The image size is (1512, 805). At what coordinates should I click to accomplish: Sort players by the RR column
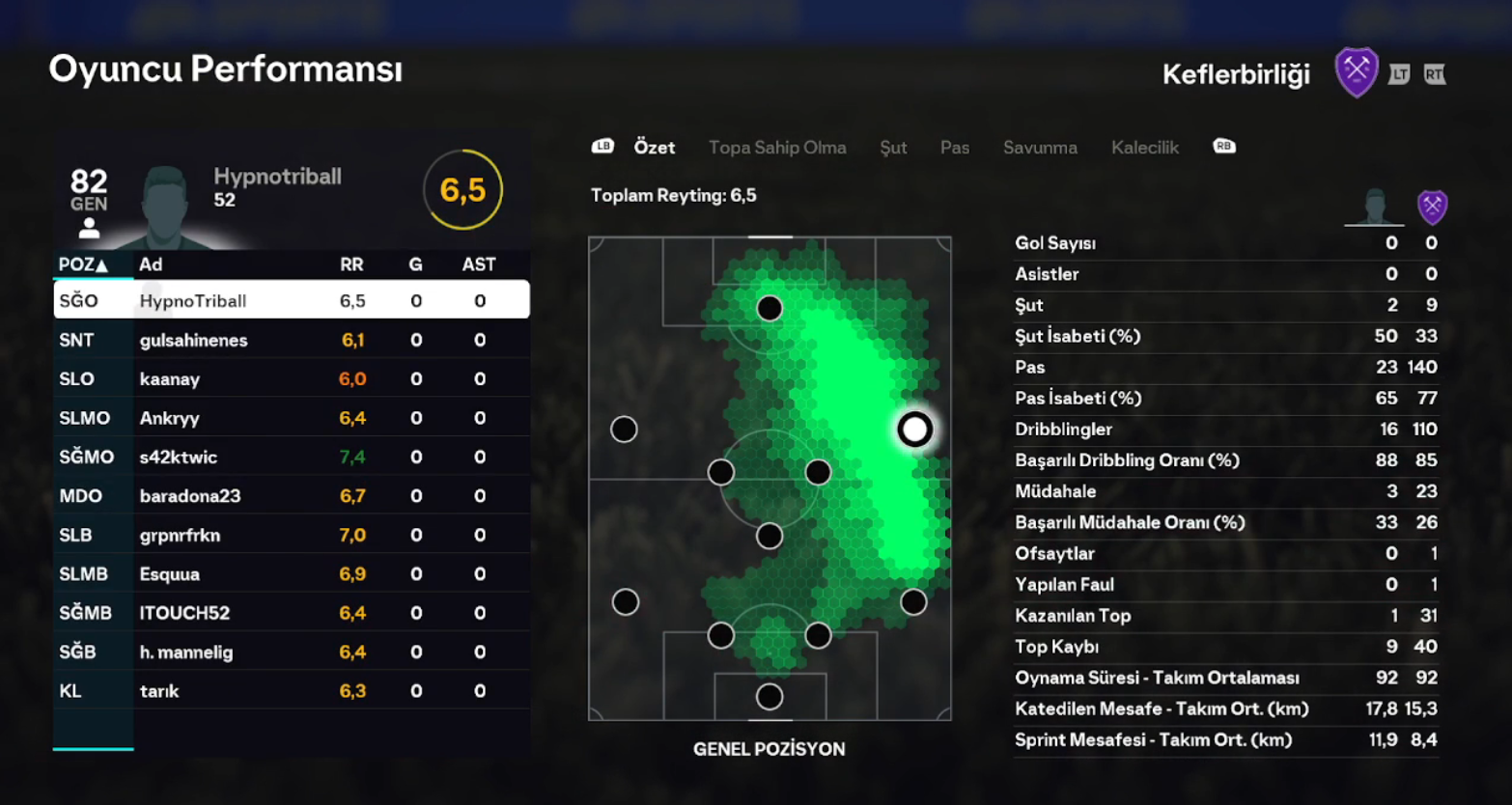tap(351, 264)
